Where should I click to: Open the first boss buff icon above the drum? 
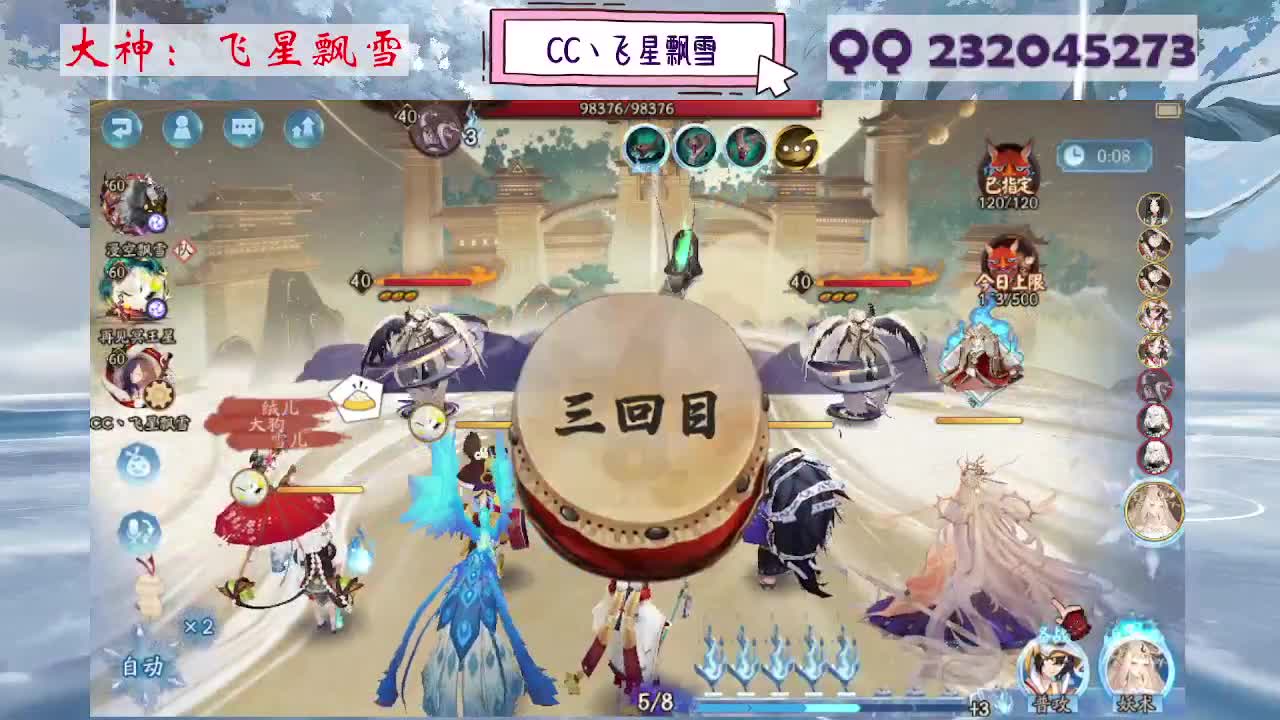coord(645,145)
